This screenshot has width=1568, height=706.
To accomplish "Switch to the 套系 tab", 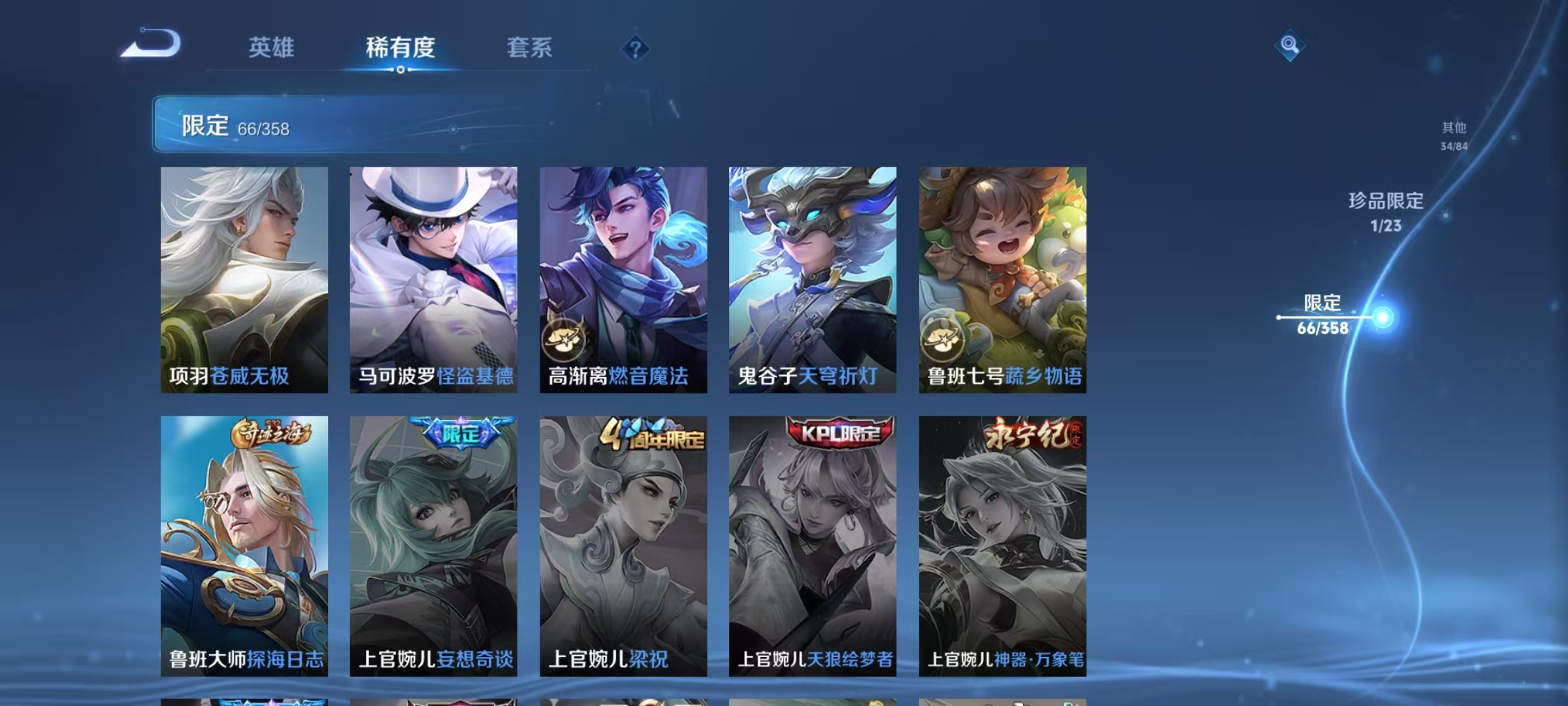I will click(x=531, y=48).
